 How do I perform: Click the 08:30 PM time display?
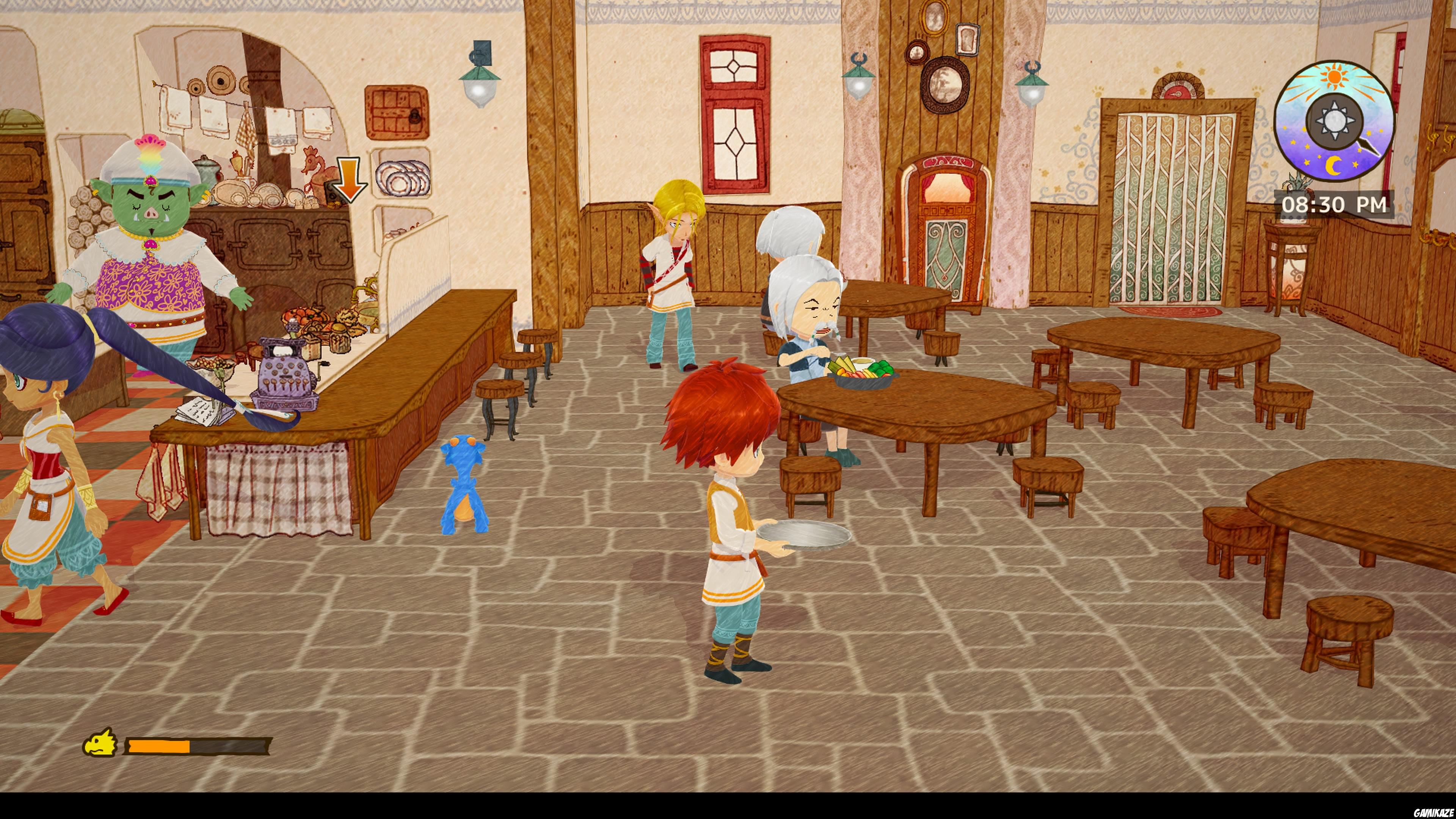tap(1332, 205)
